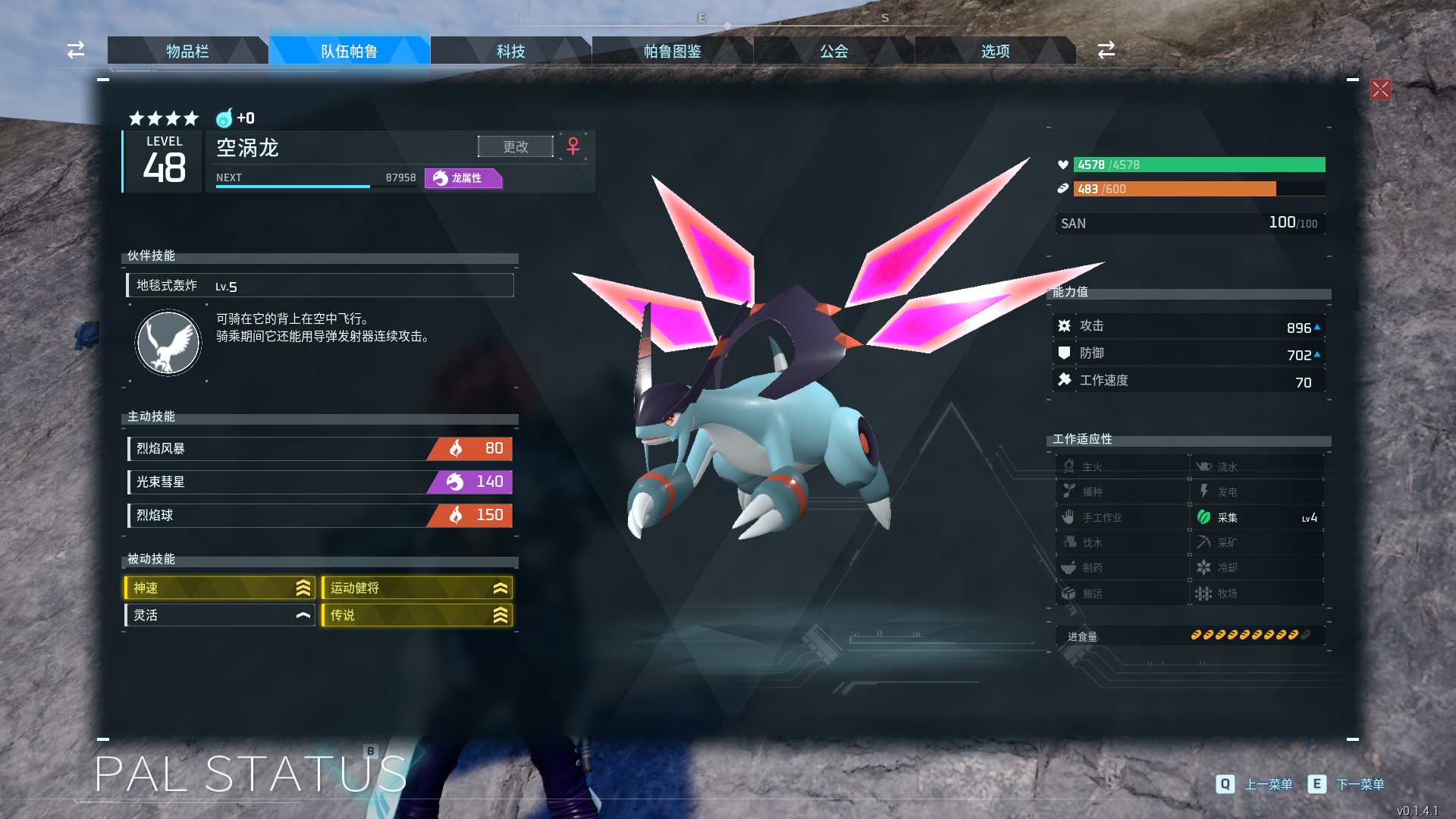
Task: Click the 采集 gathering work suitability entry
Action: (x=1257, y=517)
